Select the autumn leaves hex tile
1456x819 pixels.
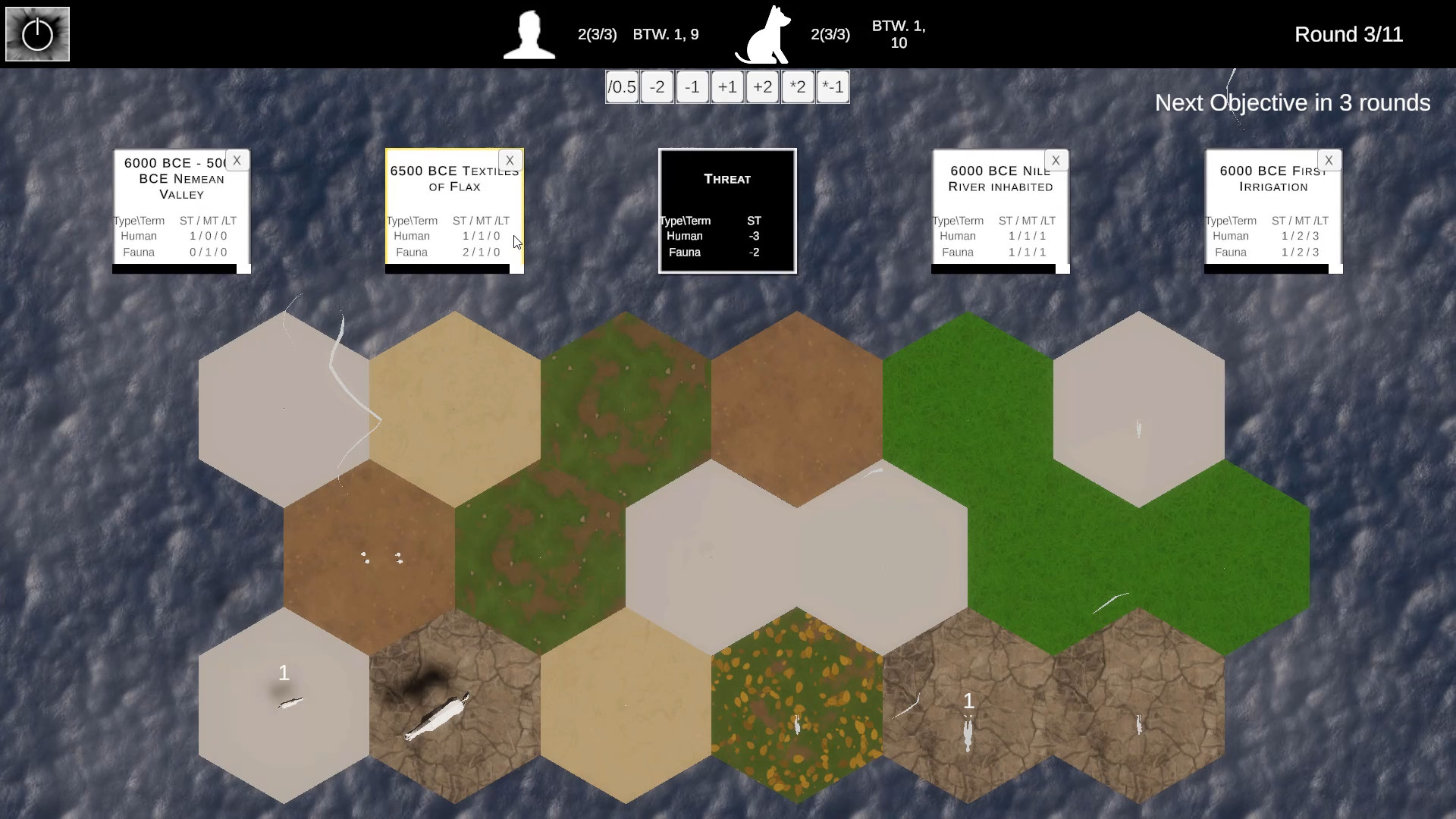coord(796,705)
